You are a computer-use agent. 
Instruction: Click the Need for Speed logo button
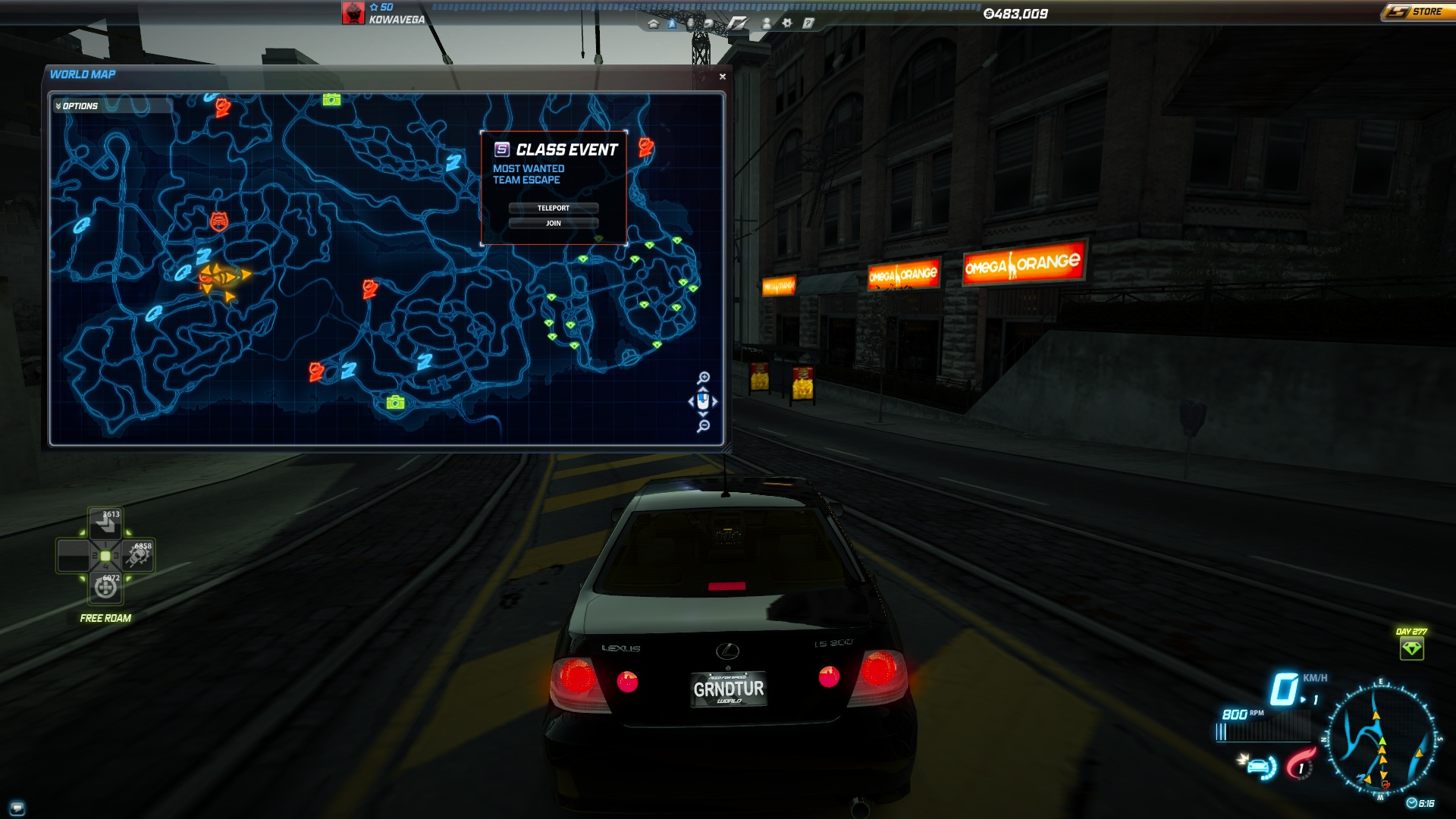pyautogui.click(x=737, y=24)
